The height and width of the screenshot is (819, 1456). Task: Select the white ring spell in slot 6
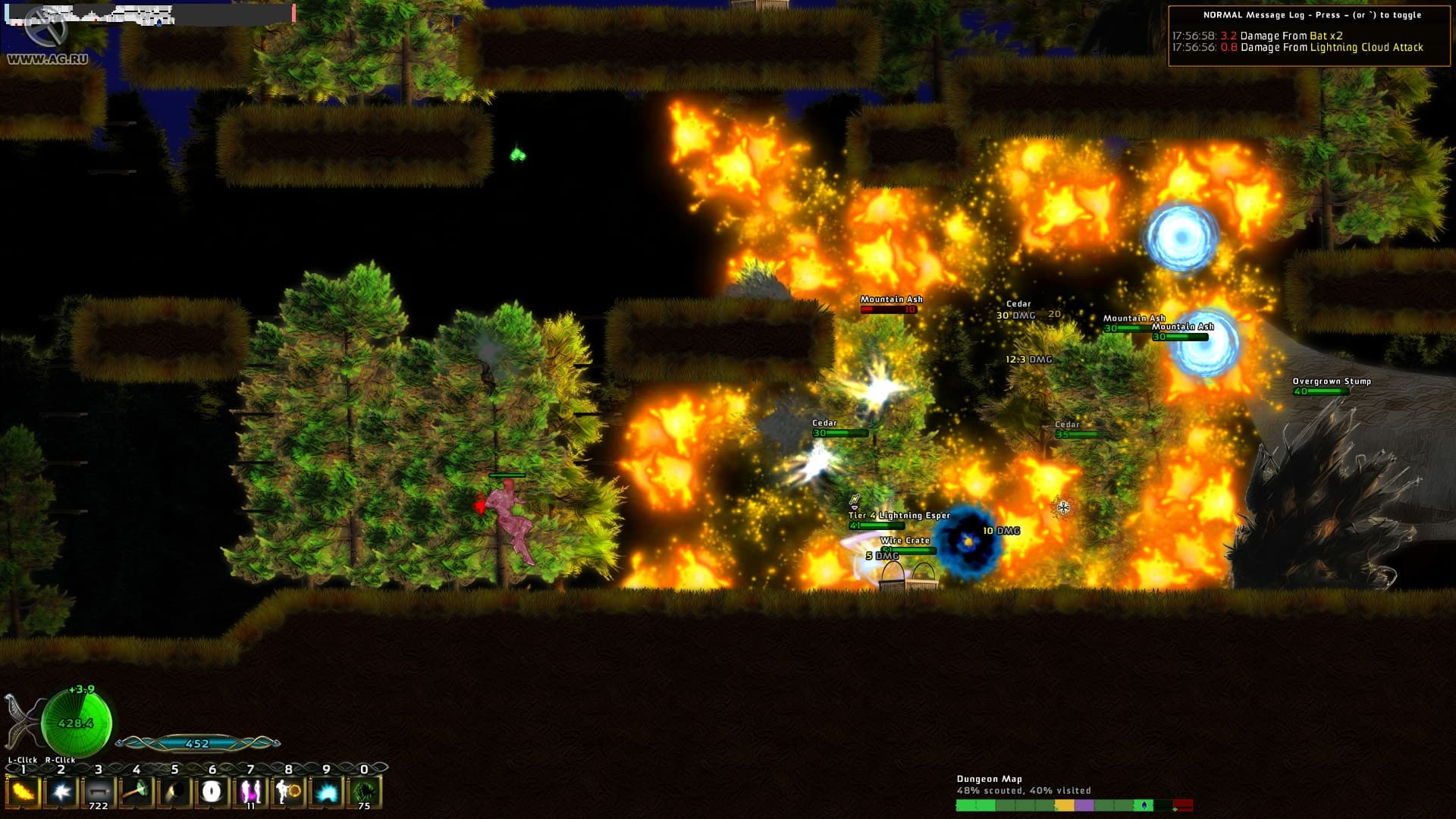pos(212,792)
